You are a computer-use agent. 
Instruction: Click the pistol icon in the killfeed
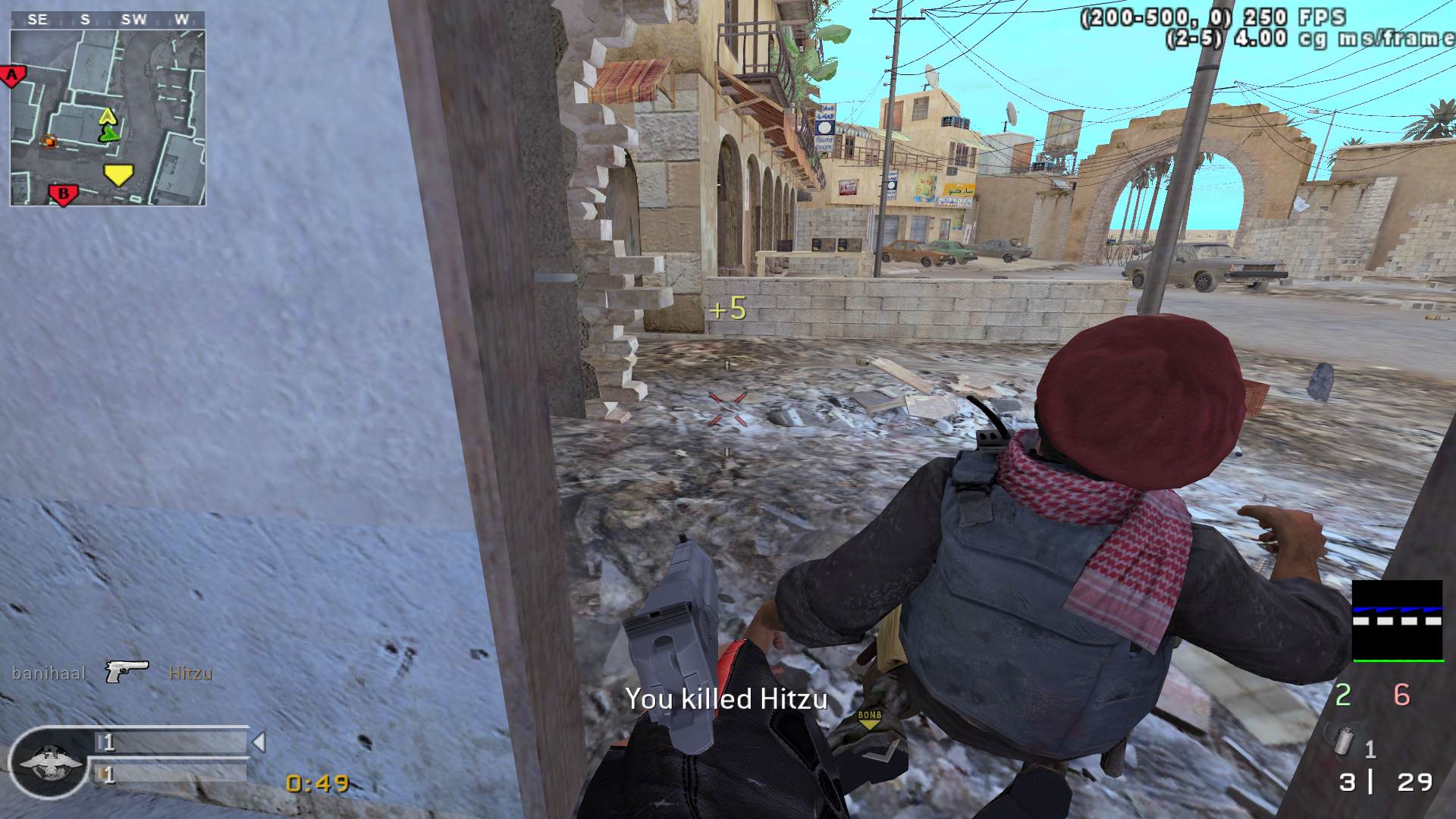click(x=127, y=670)
